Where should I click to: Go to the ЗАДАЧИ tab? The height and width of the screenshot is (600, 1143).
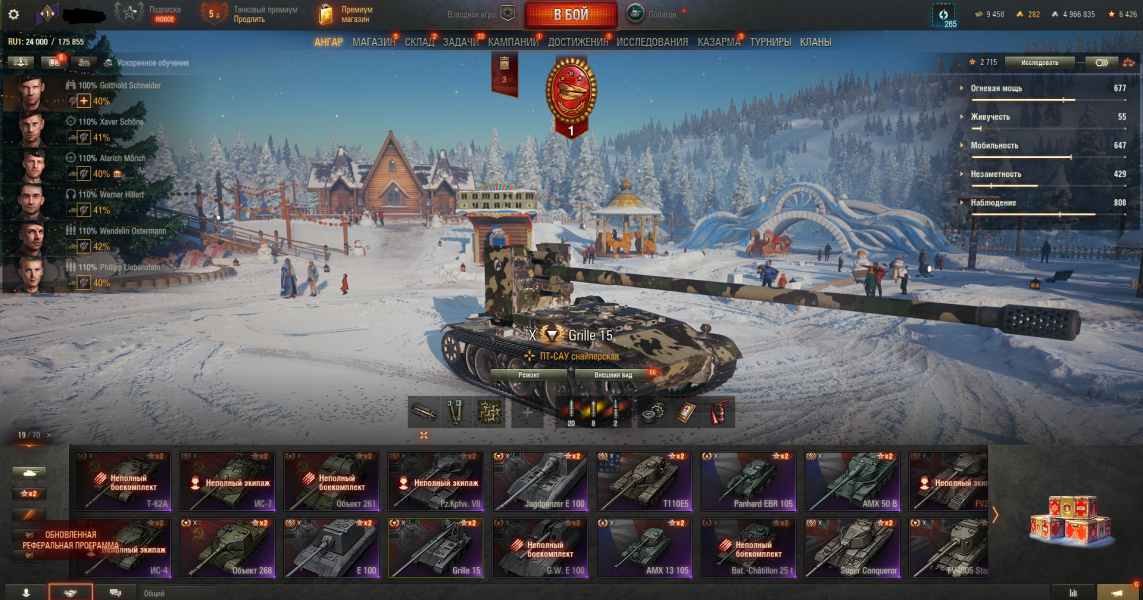[461, 43]
